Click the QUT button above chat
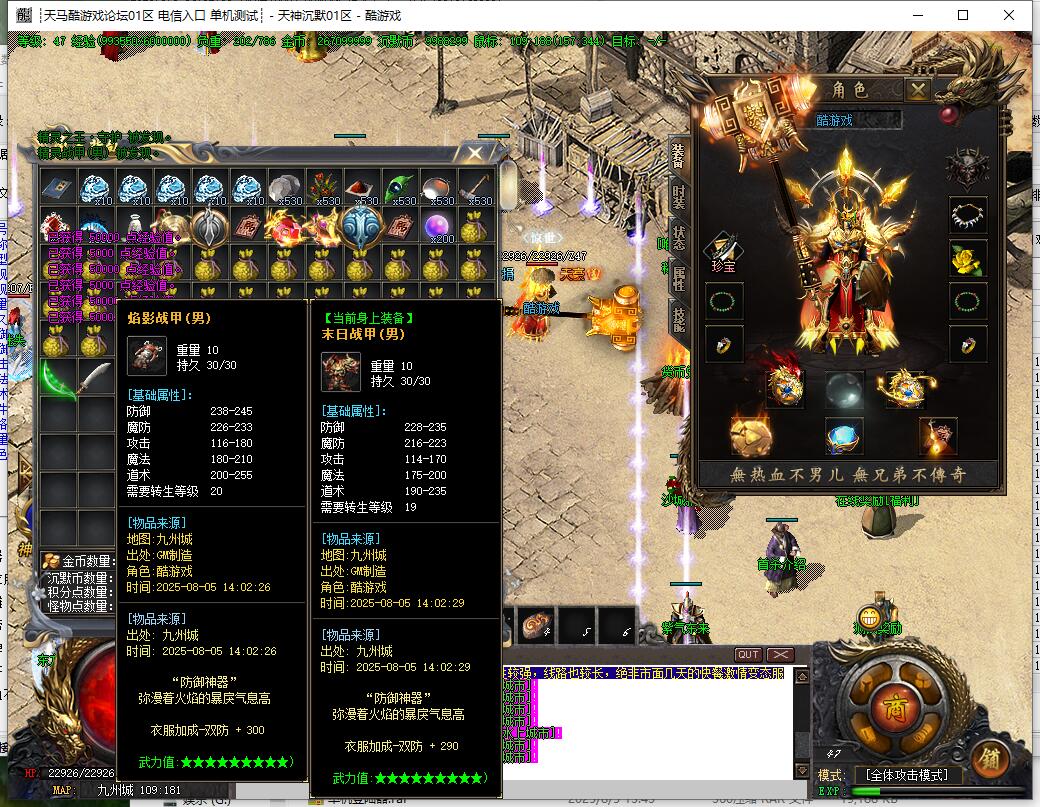The height and width of the screenshot is (807, 1040). [x=747, y=655]
